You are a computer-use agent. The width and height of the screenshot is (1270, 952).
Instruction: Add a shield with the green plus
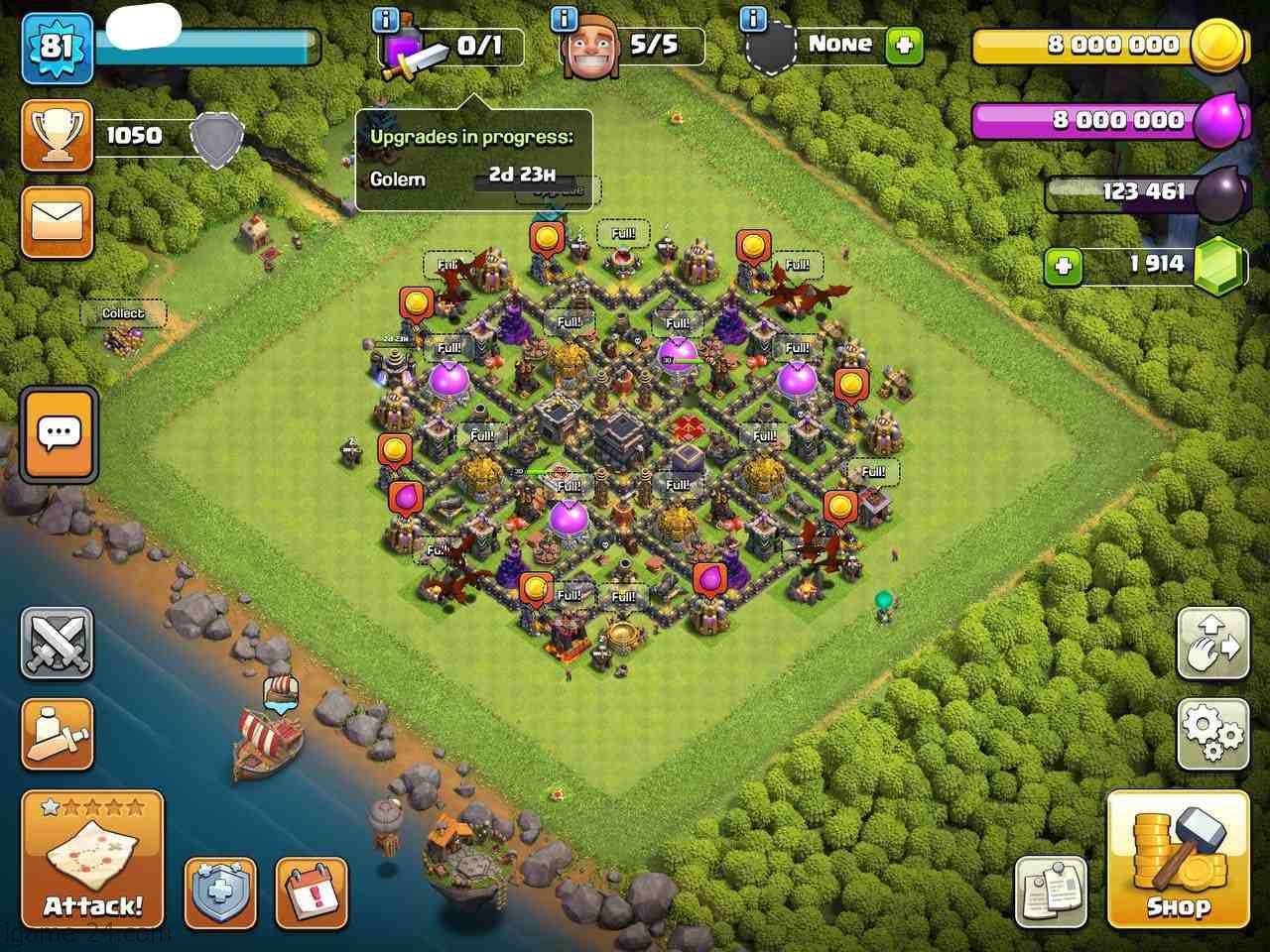tap(904, 46)
